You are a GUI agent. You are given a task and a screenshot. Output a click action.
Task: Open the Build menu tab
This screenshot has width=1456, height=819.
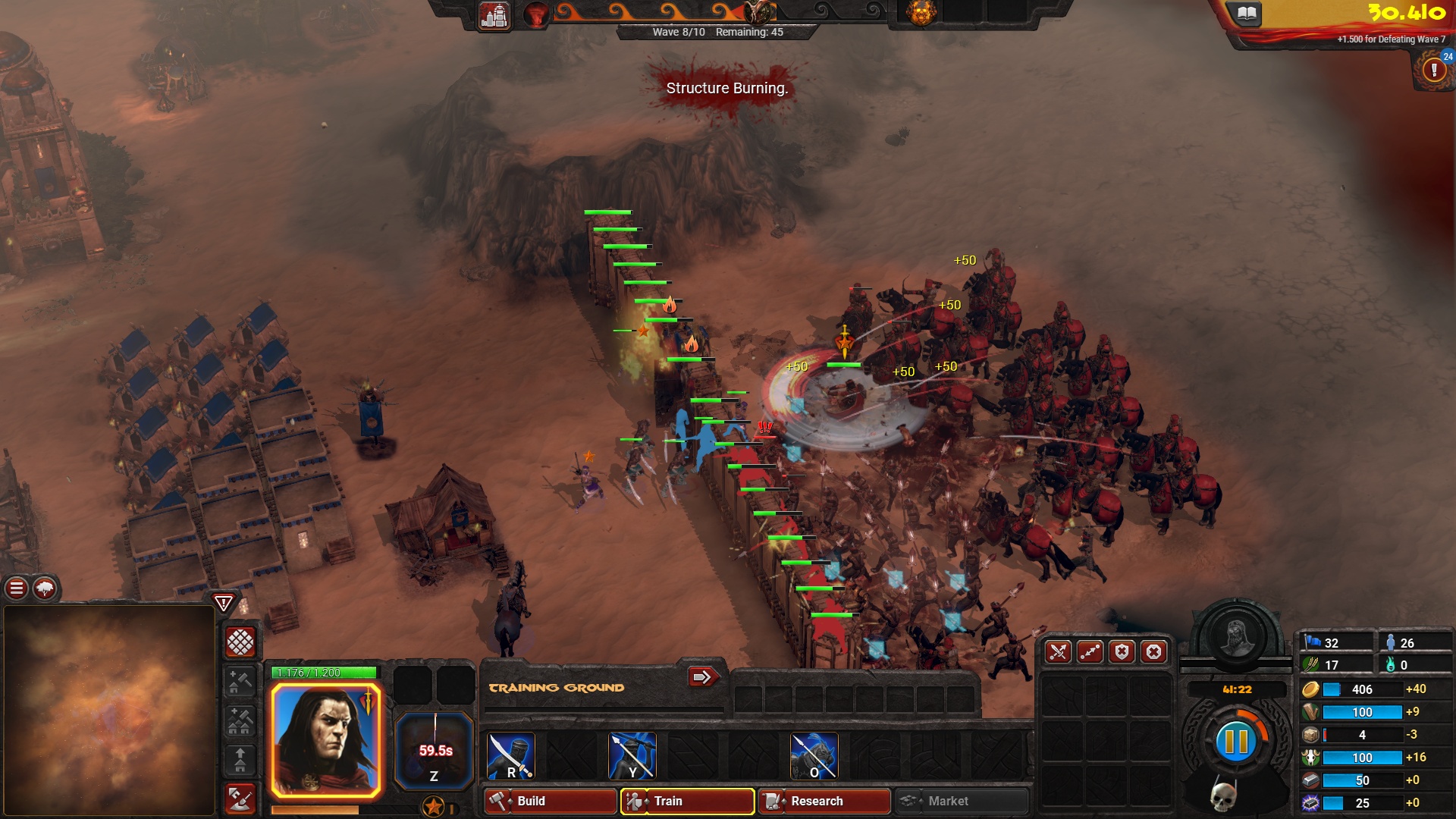[550, 801]
